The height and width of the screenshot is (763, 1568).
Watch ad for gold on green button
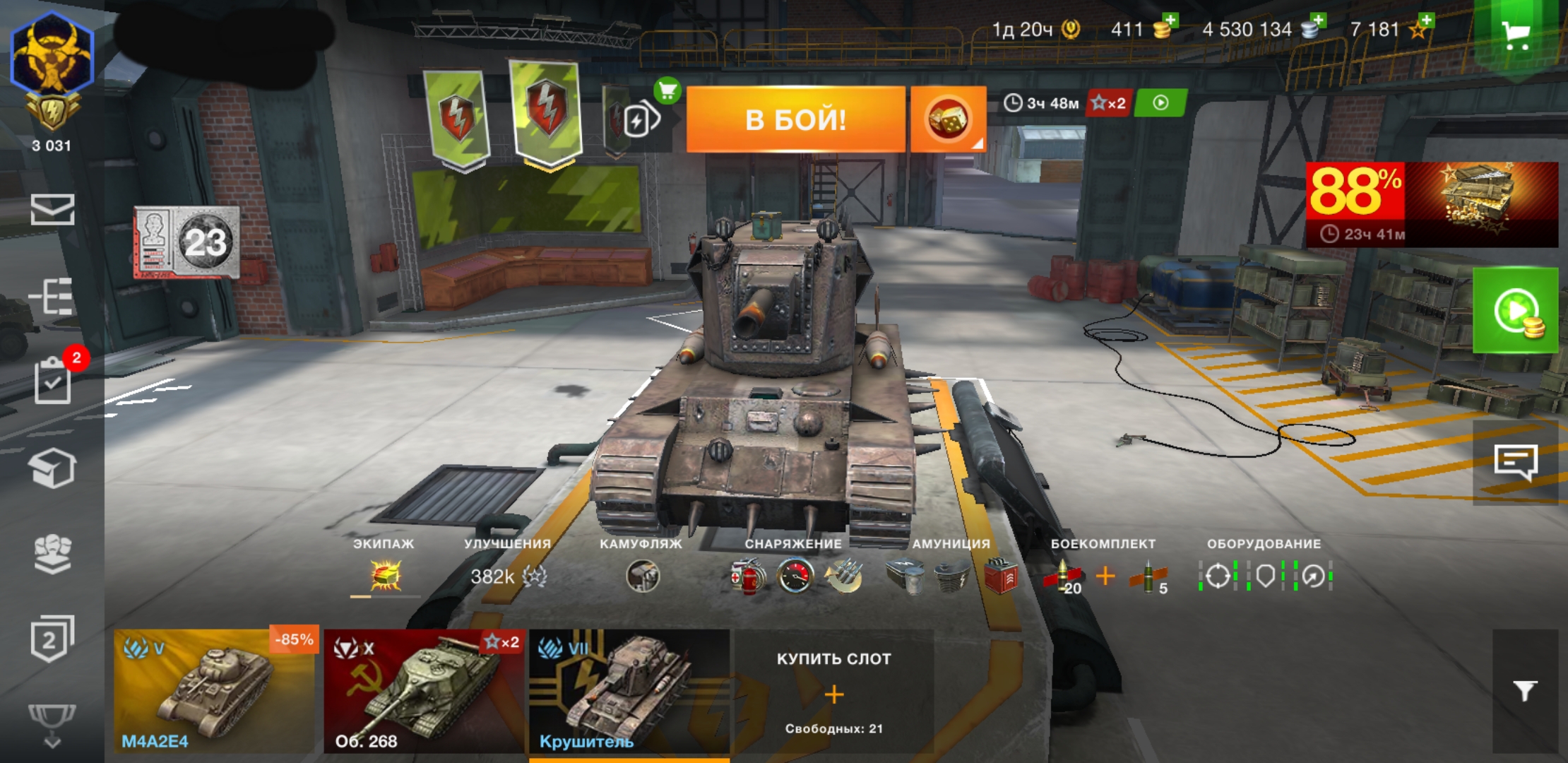pyautogui.click(x=1516, y=311)
